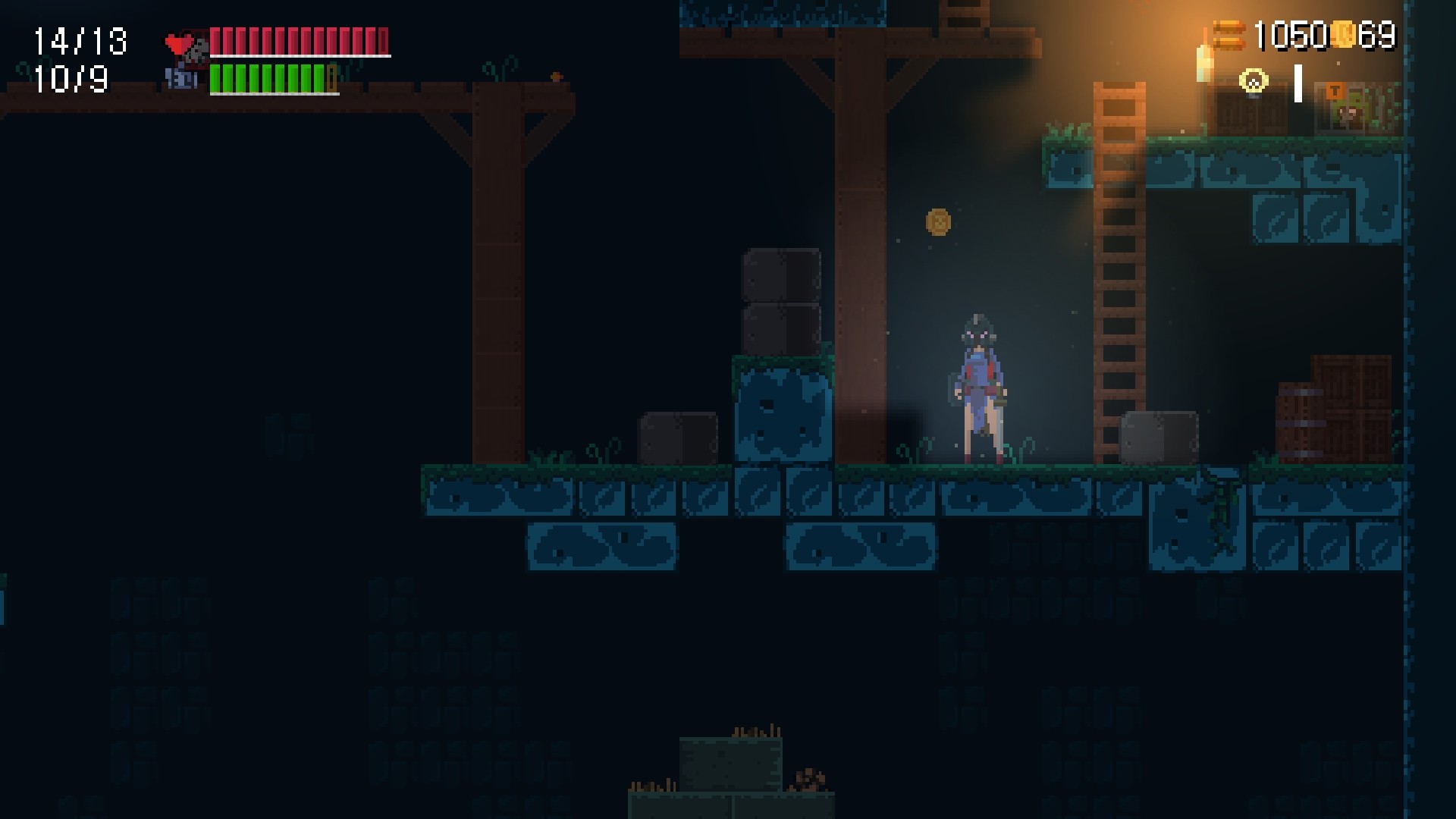Select the white I marker under the score

click(1298, 83)
